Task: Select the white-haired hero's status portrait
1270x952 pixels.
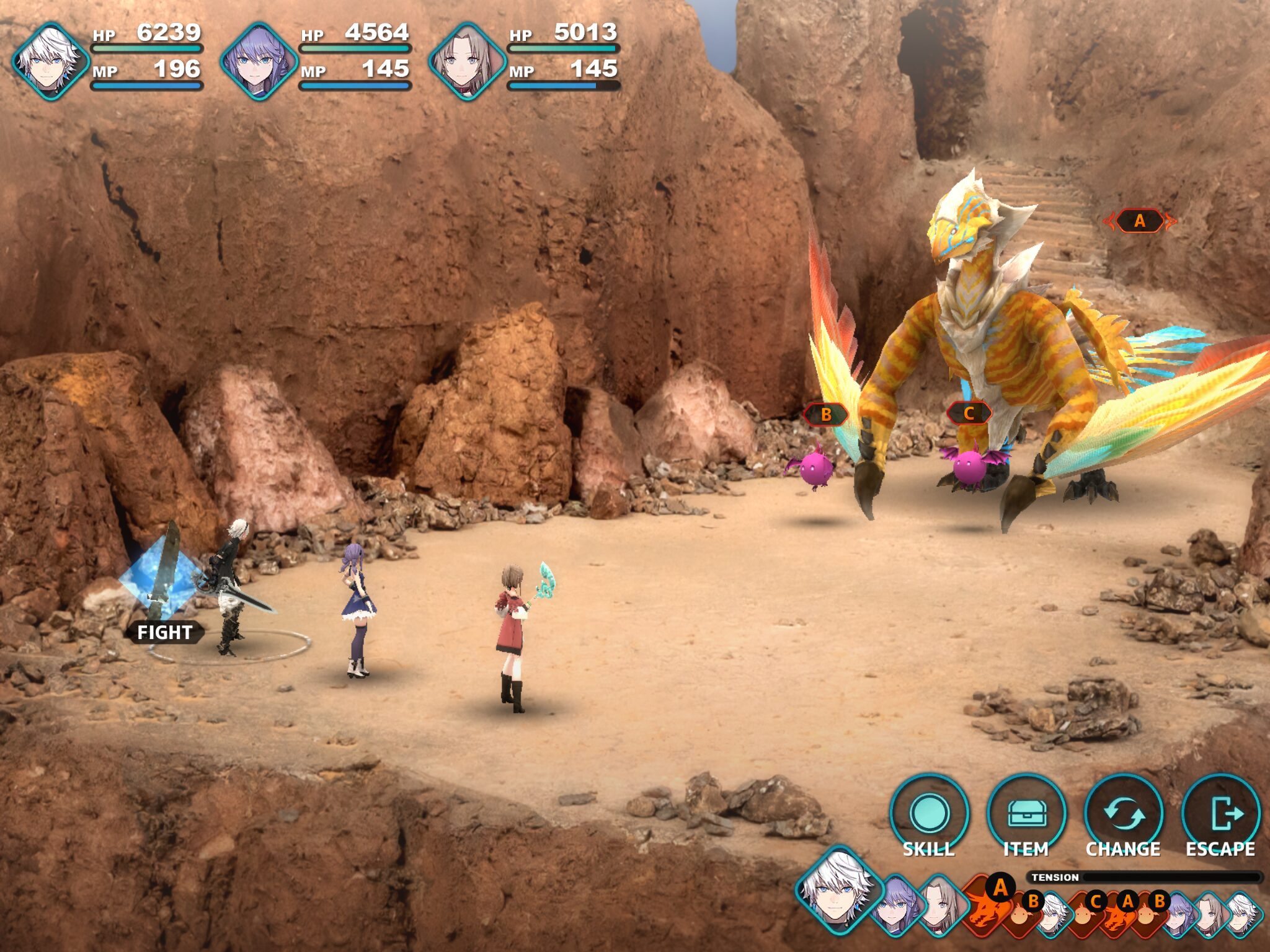Action: point(50,61)
